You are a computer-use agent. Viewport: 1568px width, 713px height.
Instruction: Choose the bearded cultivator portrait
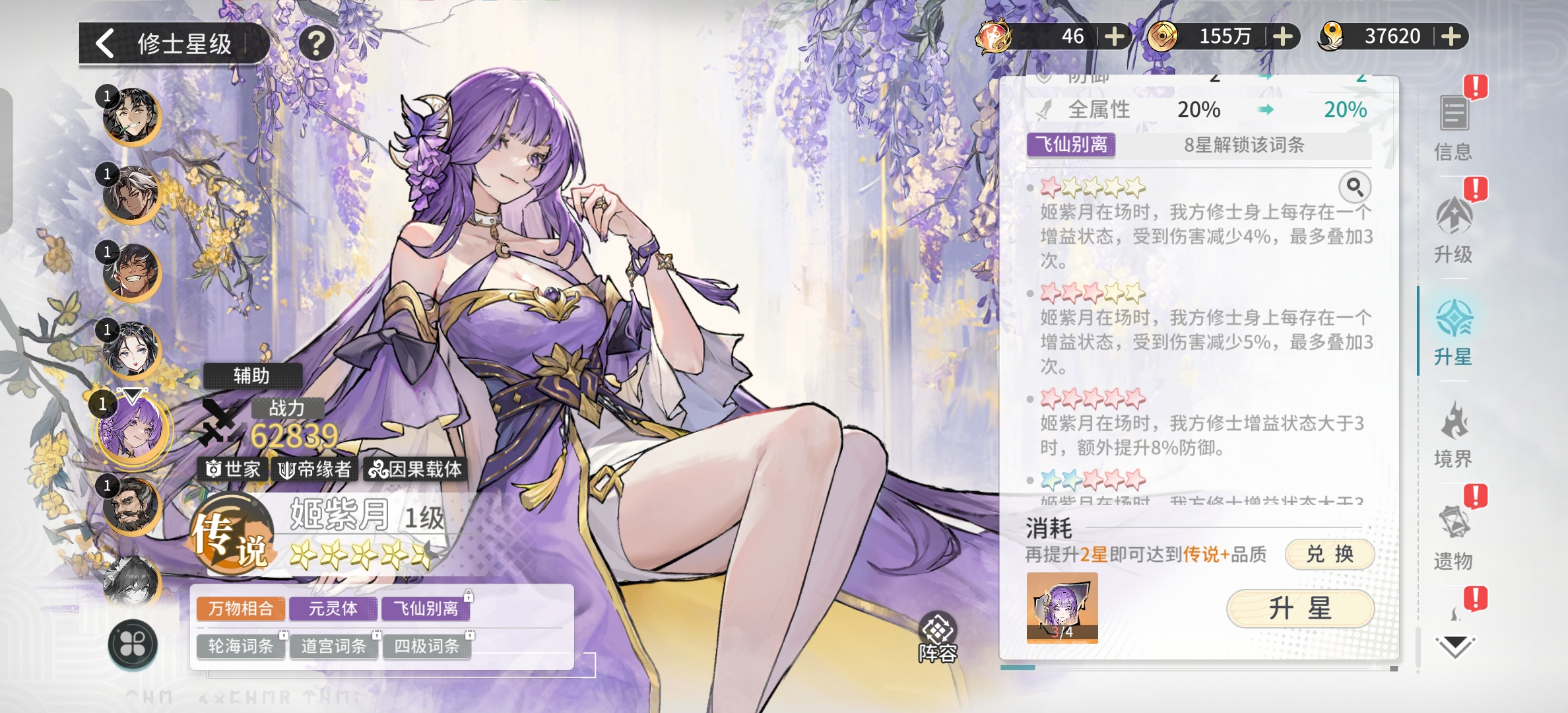(x=131, y=506)
